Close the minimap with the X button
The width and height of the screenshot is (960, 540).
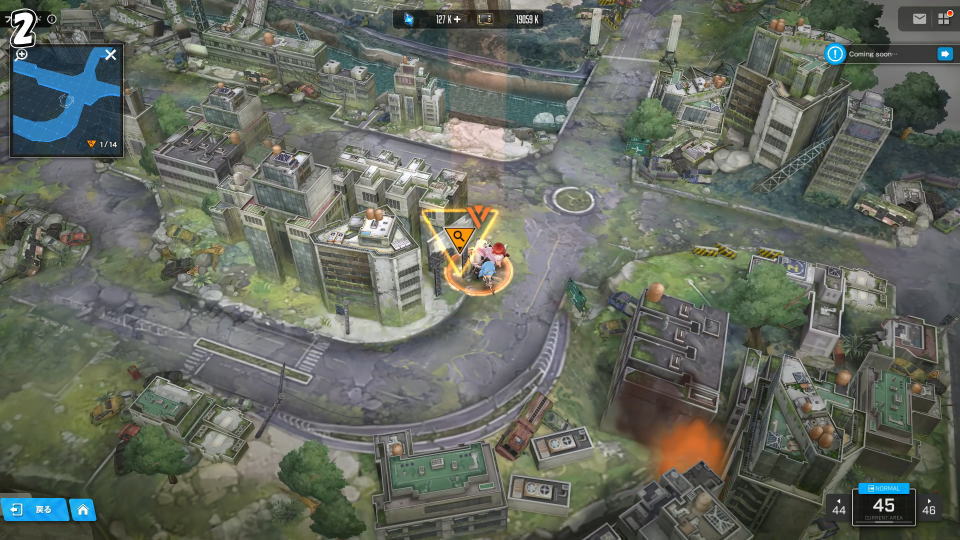coord(111,55)
